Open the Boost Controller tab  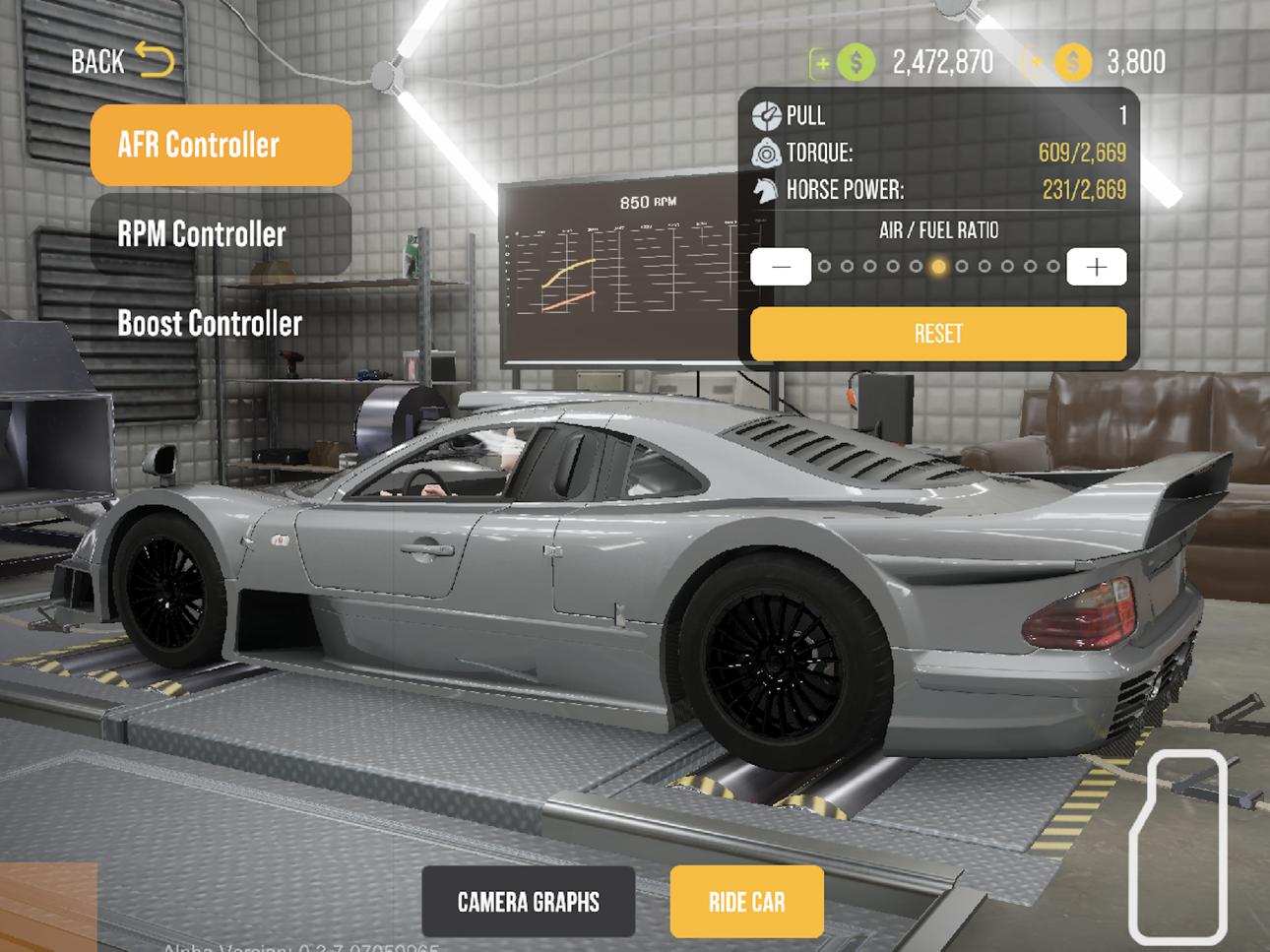pyautogui.click(x=221, y=323)
